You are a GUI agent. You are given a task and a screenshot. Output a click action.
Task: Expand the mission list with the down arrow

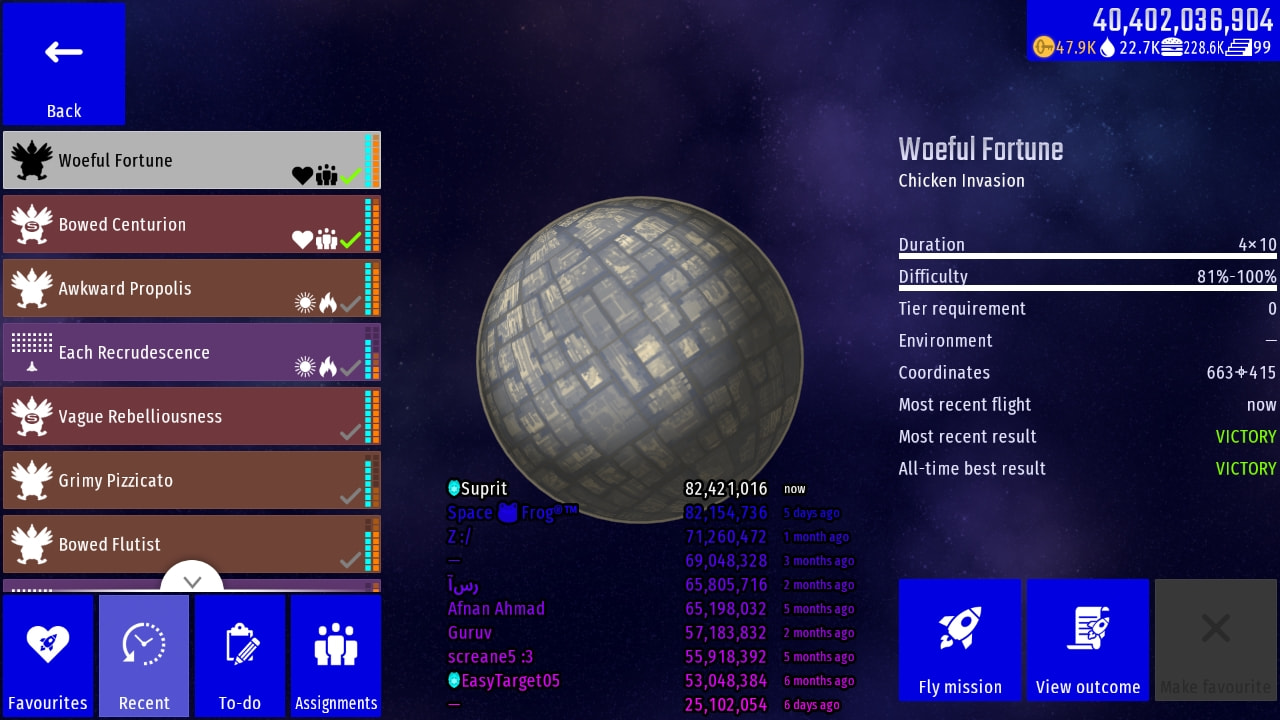coord(192,580)
